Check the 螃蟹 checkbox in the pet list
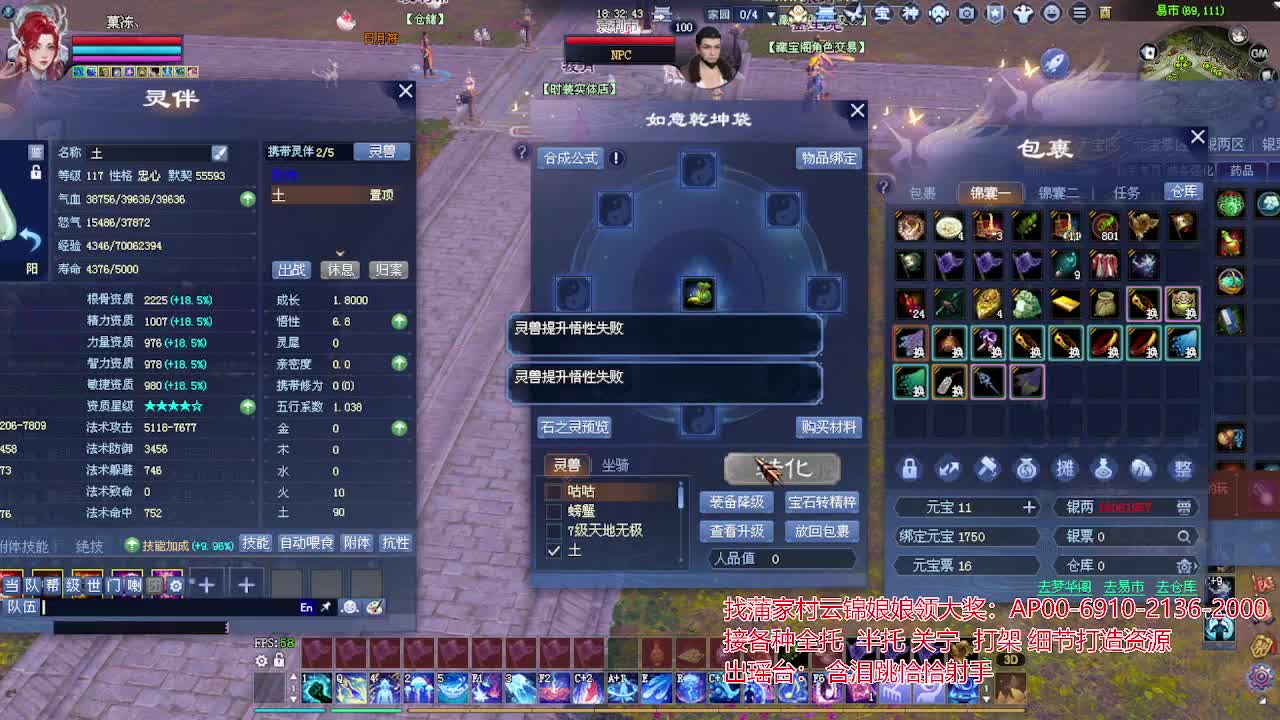The width and height of the screenshot is (1280, 720). coord(553,509)
